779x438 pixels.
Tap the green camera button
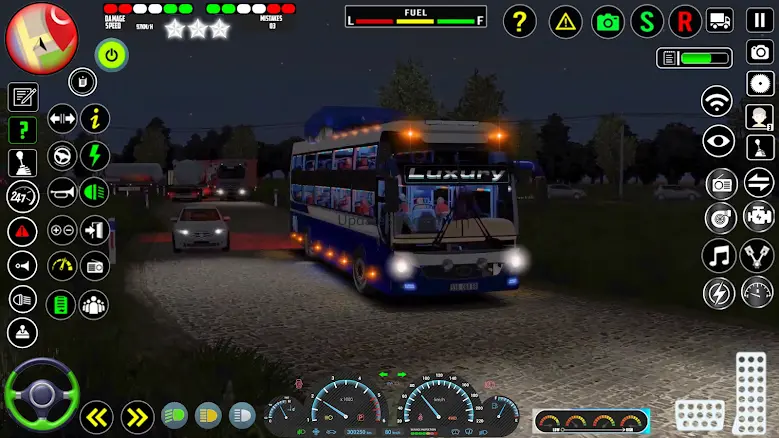pos(607,21)
